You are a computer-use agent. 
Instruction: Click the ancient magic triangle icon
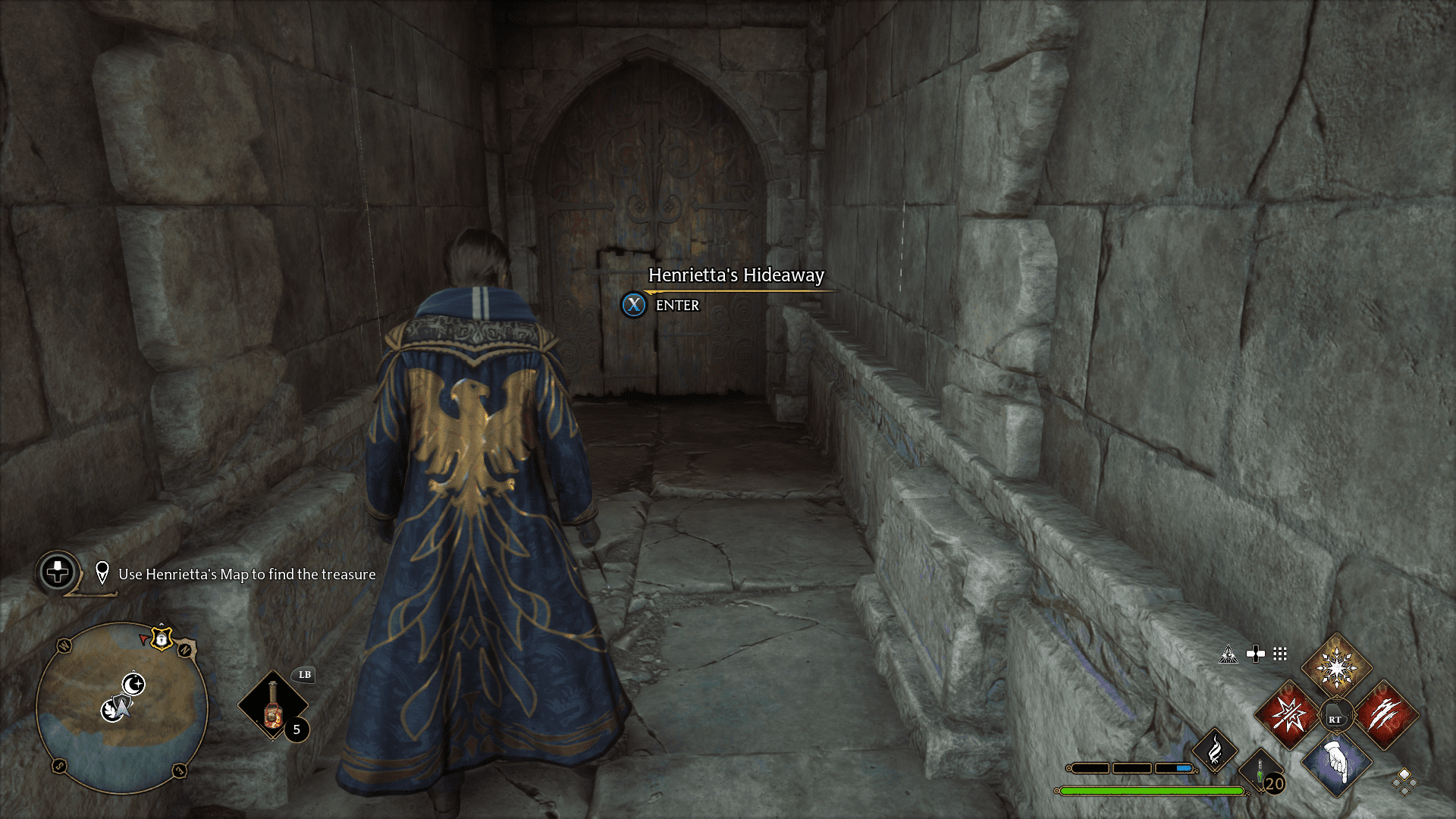click(x=1227, y=654)
